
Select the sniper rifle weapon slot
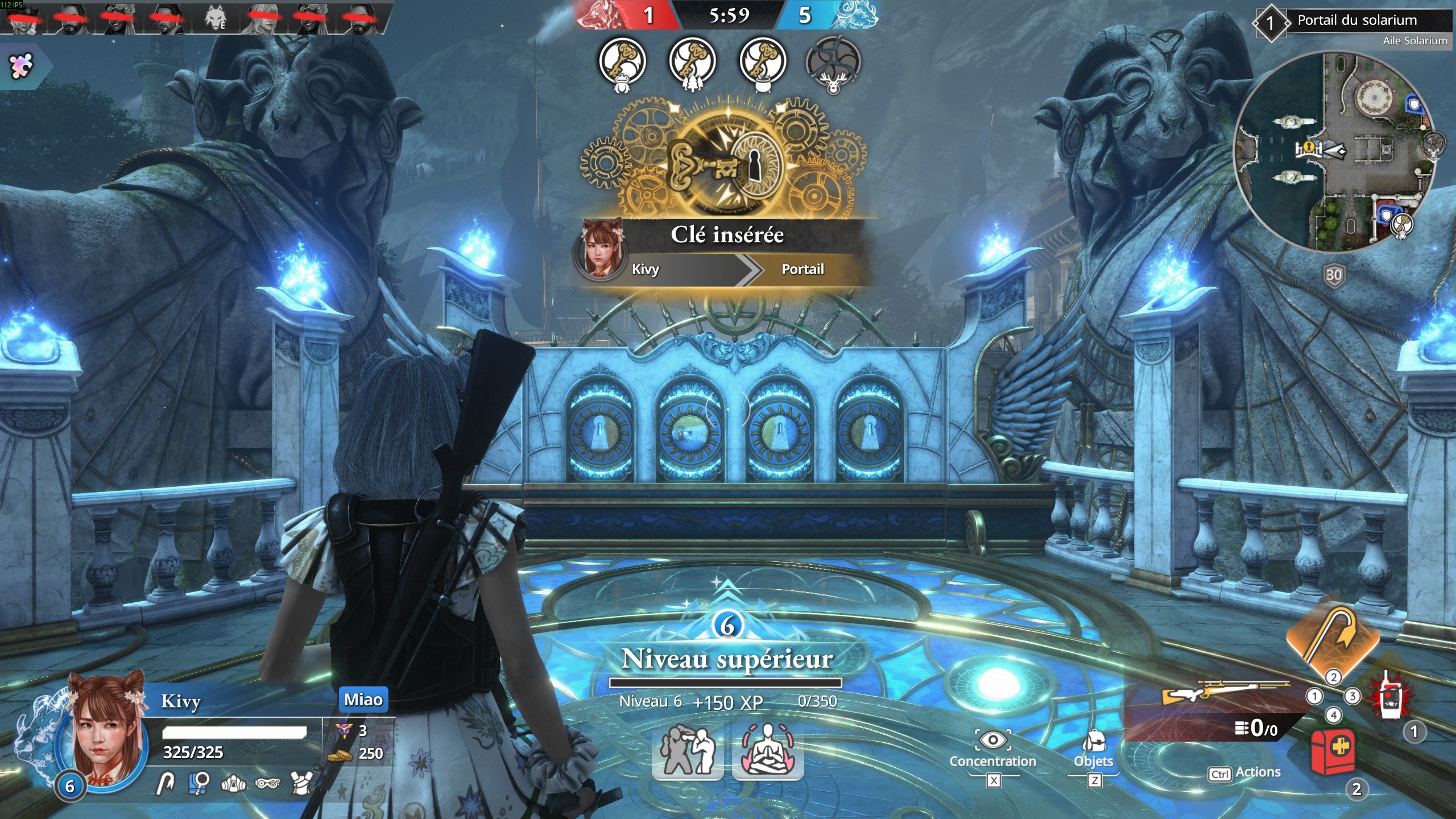tap(1223, 694)
